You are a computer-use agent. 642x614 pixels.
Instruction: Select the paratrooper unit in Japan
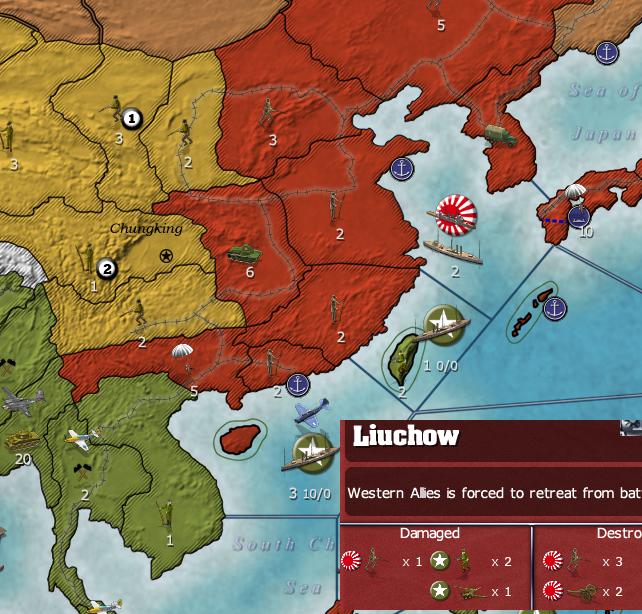pyautogui.click(x=575, y=196)
